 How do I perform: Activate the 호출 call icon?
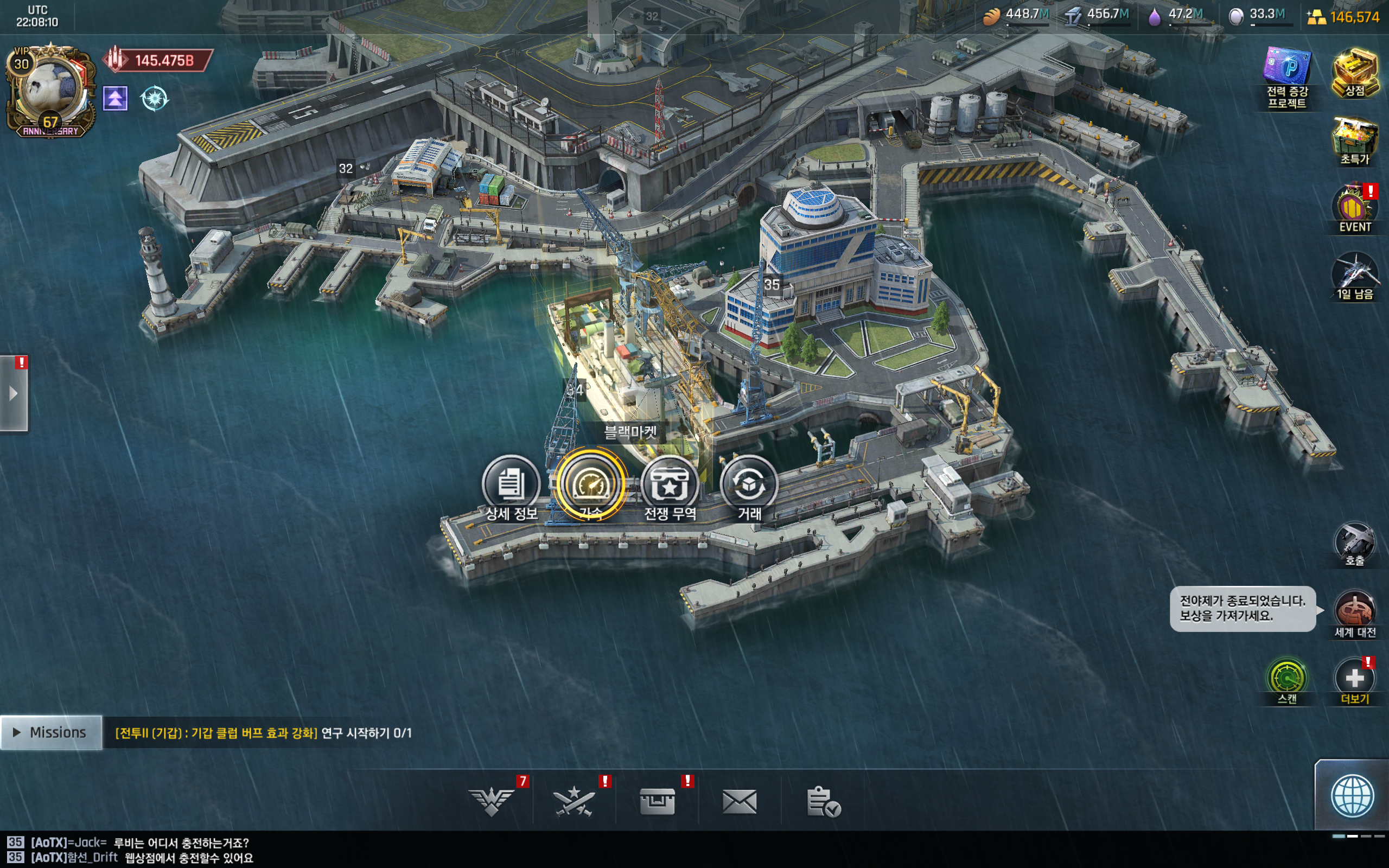pos(1355,544)
